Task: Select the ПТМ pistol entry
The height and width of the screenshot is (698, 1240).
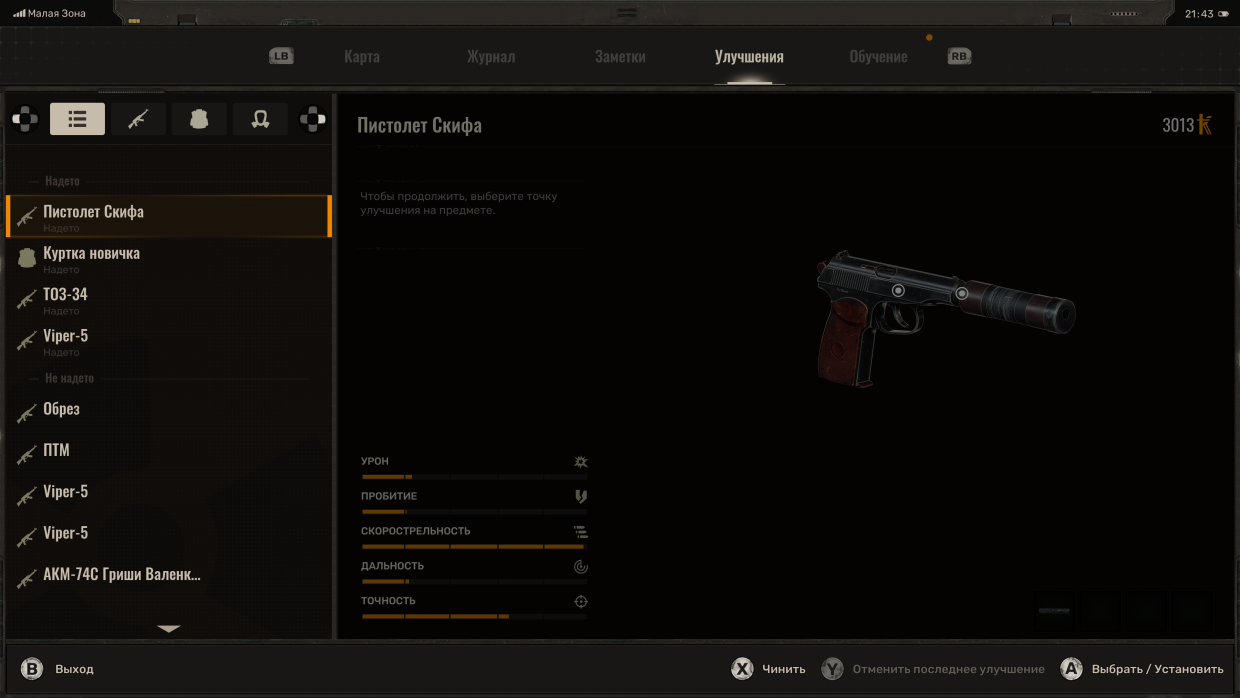Action: pos(168,451)
